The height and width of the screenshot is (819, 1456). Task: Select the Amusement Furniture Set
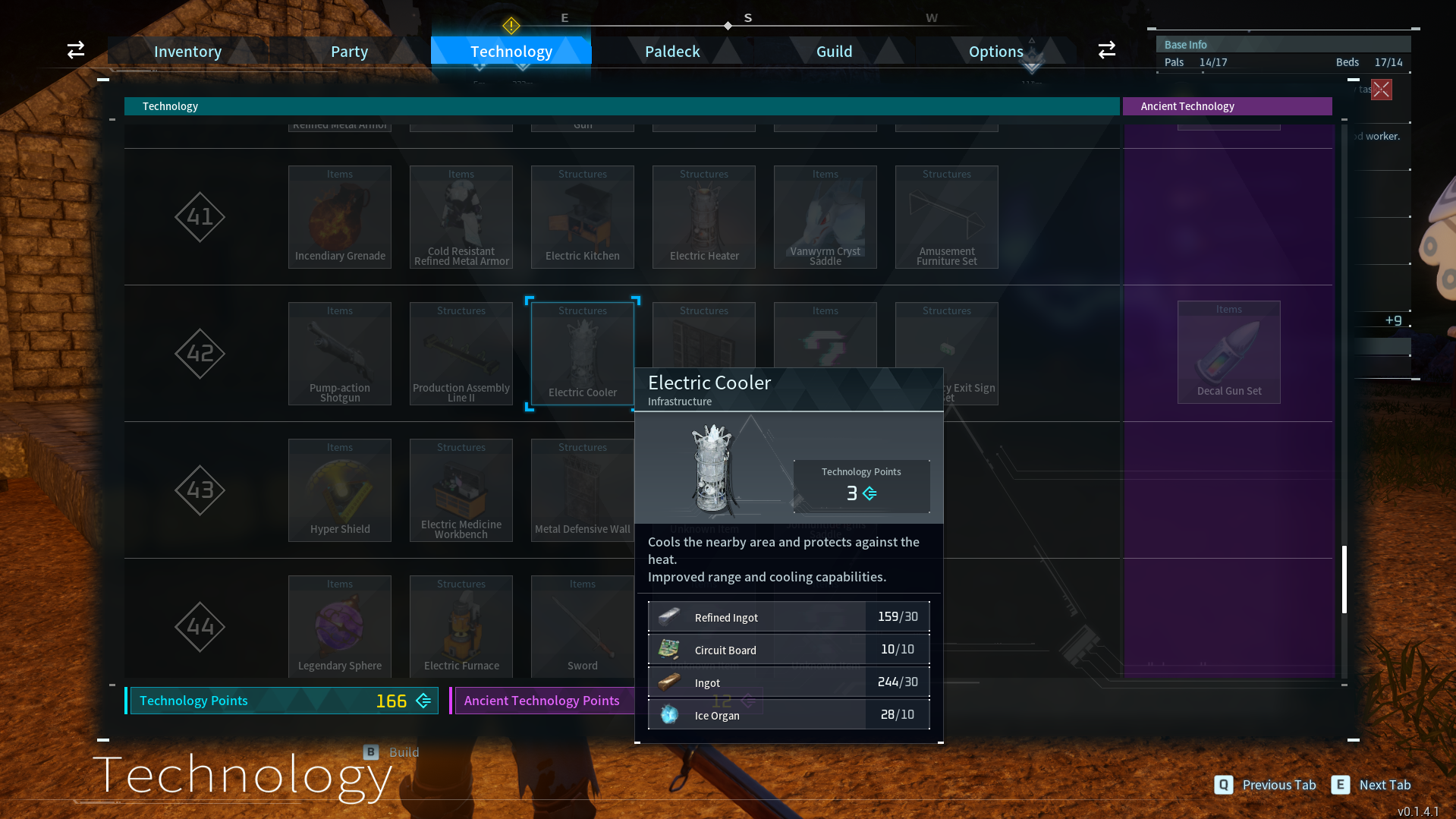(x=946, y=216)
